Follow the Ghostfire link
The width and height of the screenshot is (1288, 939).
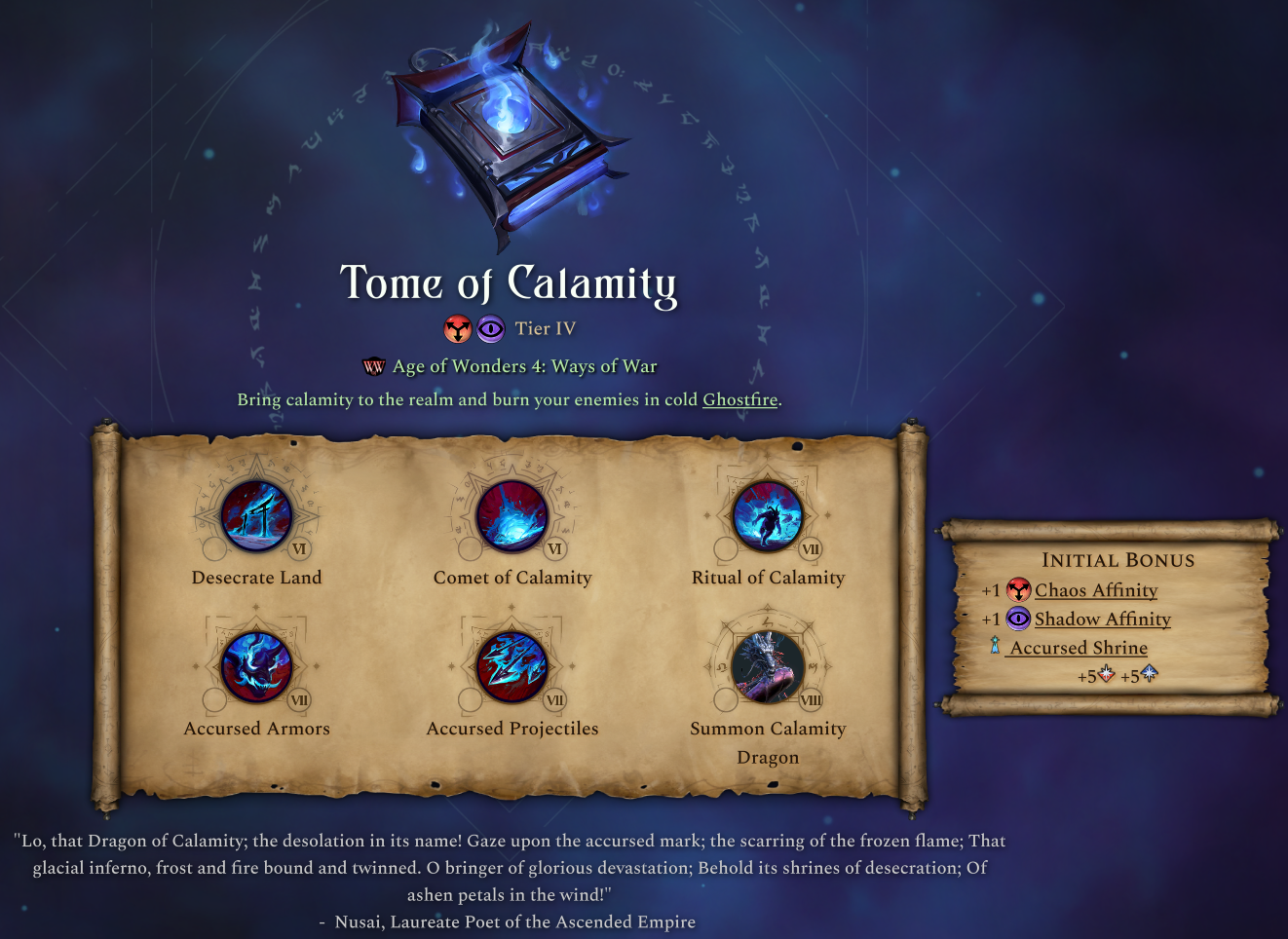click(739, 399)
